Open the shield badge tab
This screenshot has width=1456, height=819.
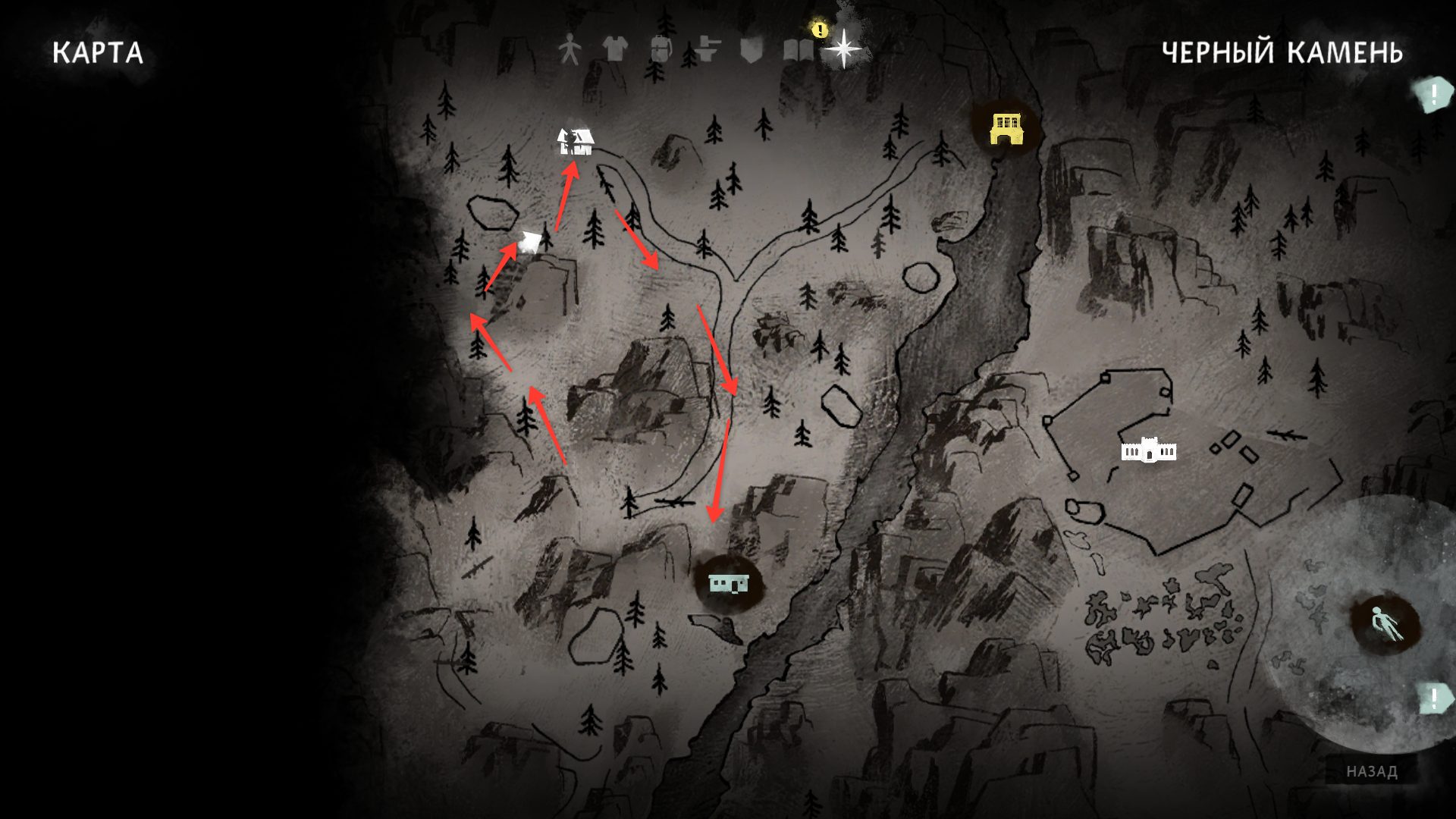tap(751, 50)
